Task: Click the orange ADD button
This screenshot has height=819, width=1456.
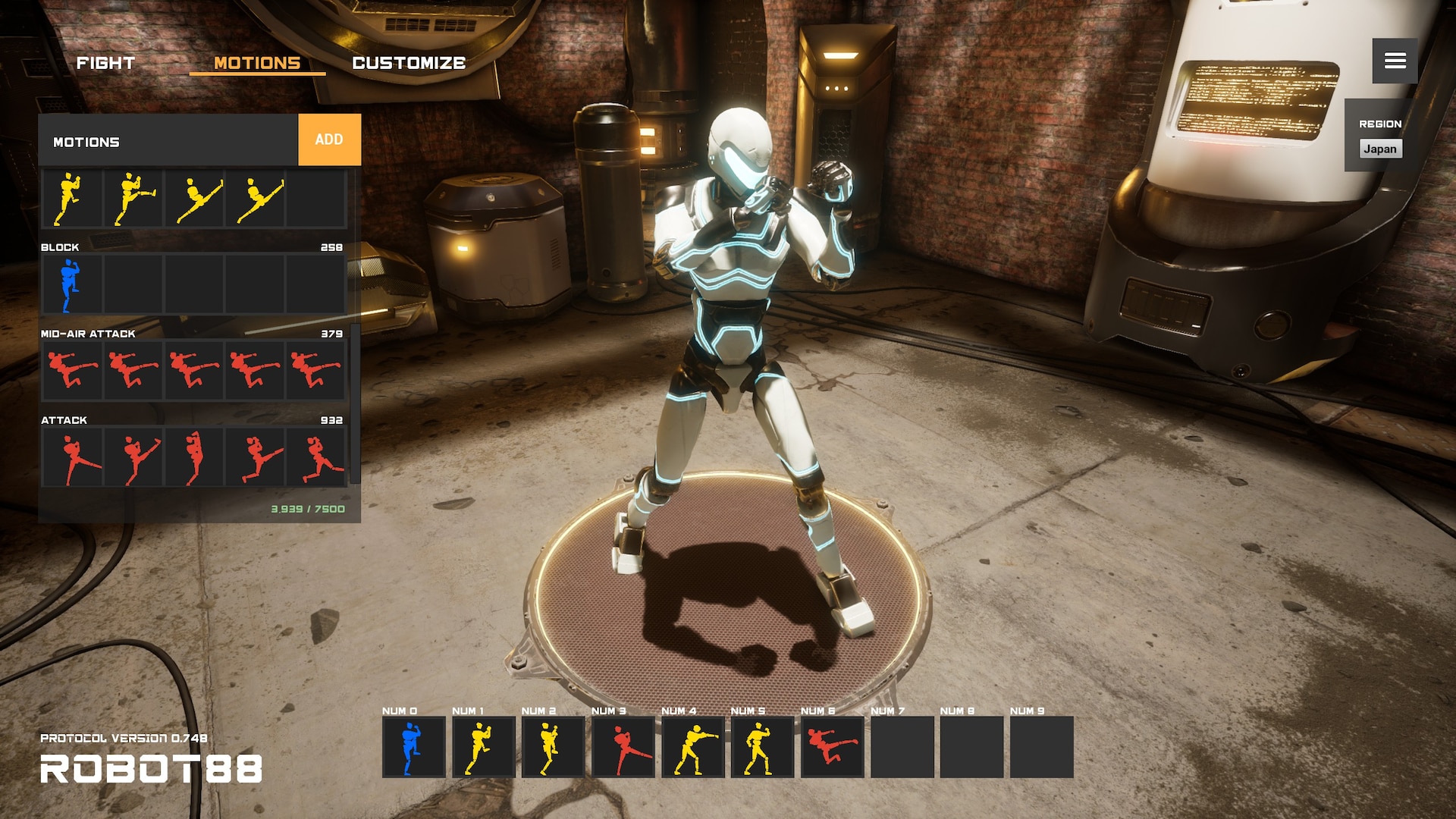Action: tap(329, 140)
